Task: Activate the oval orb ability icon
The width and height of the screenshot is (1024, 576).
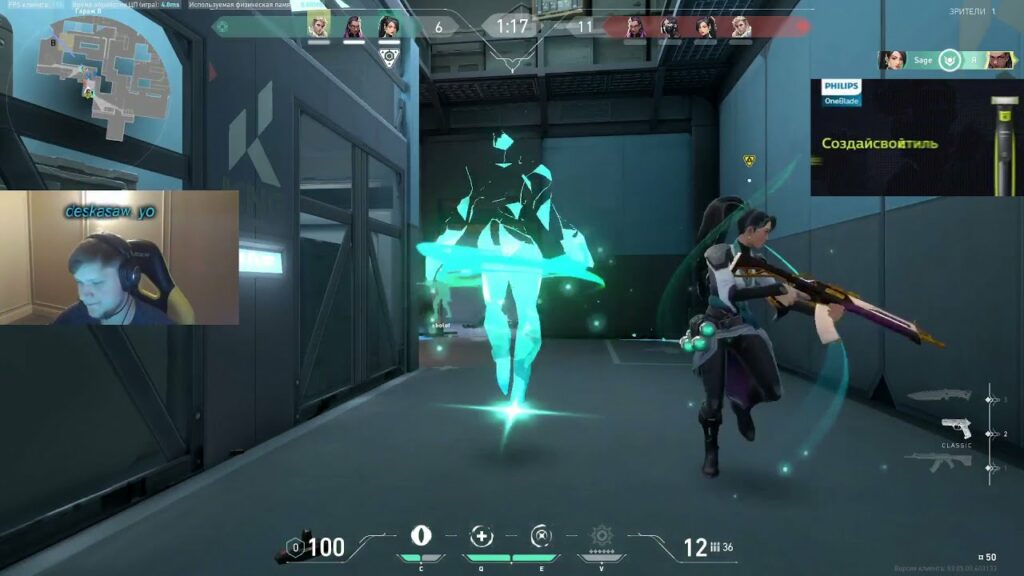Action: 421,535
